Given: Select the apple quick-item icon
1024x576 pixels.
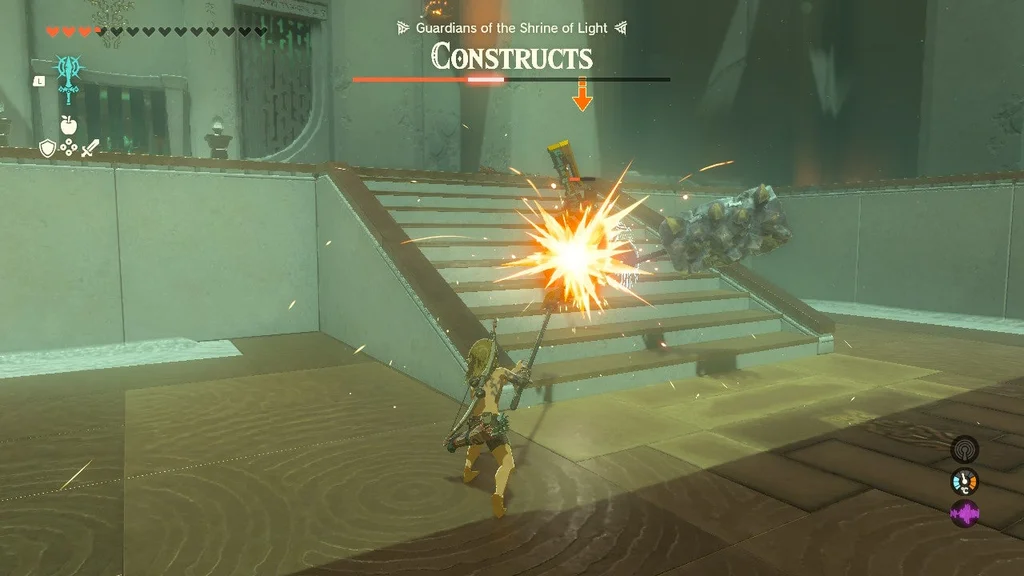Looking at the screenshot, I should pyautogui.click(x=68, y=125).
